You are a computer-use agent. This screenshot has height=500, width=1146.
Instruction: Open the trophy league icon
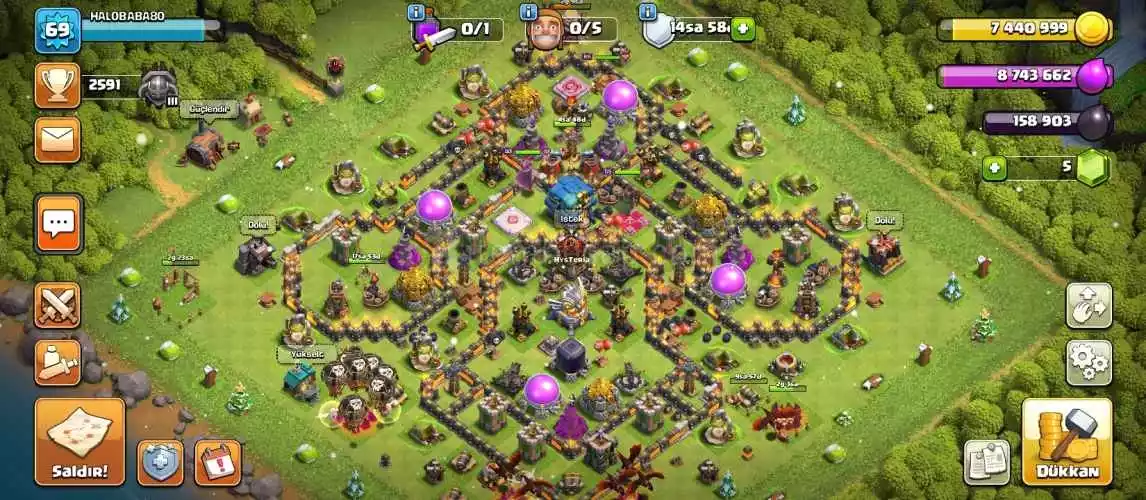tap(58, 85)
